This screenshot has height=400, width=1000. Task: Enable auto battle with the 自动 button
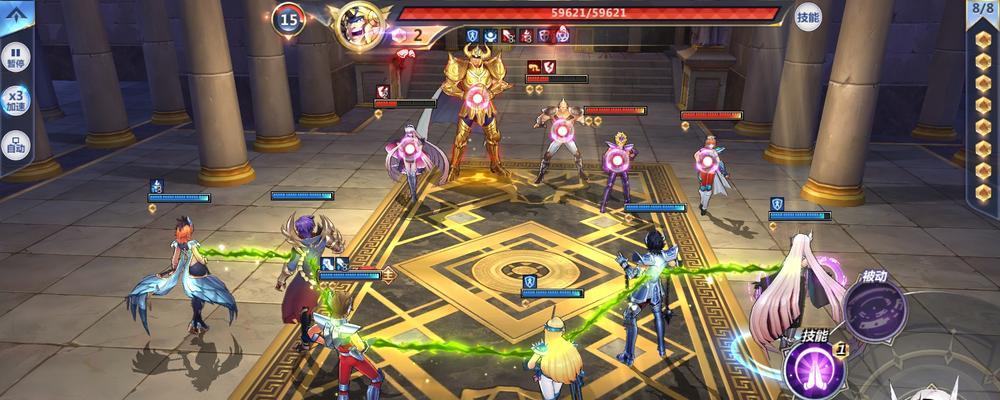click(x=16, y=143)
